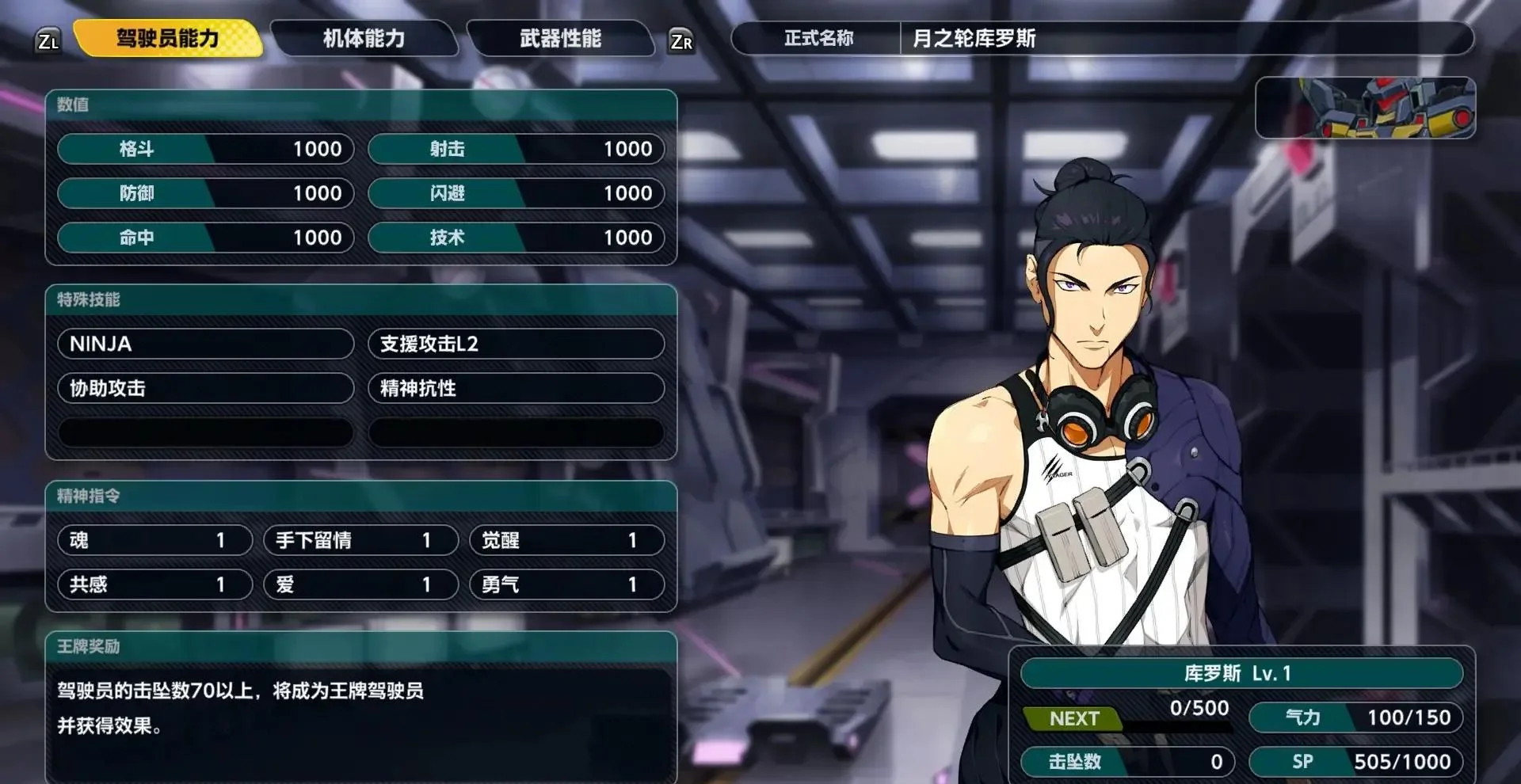Click the 手下留情 spirit command

360,540
